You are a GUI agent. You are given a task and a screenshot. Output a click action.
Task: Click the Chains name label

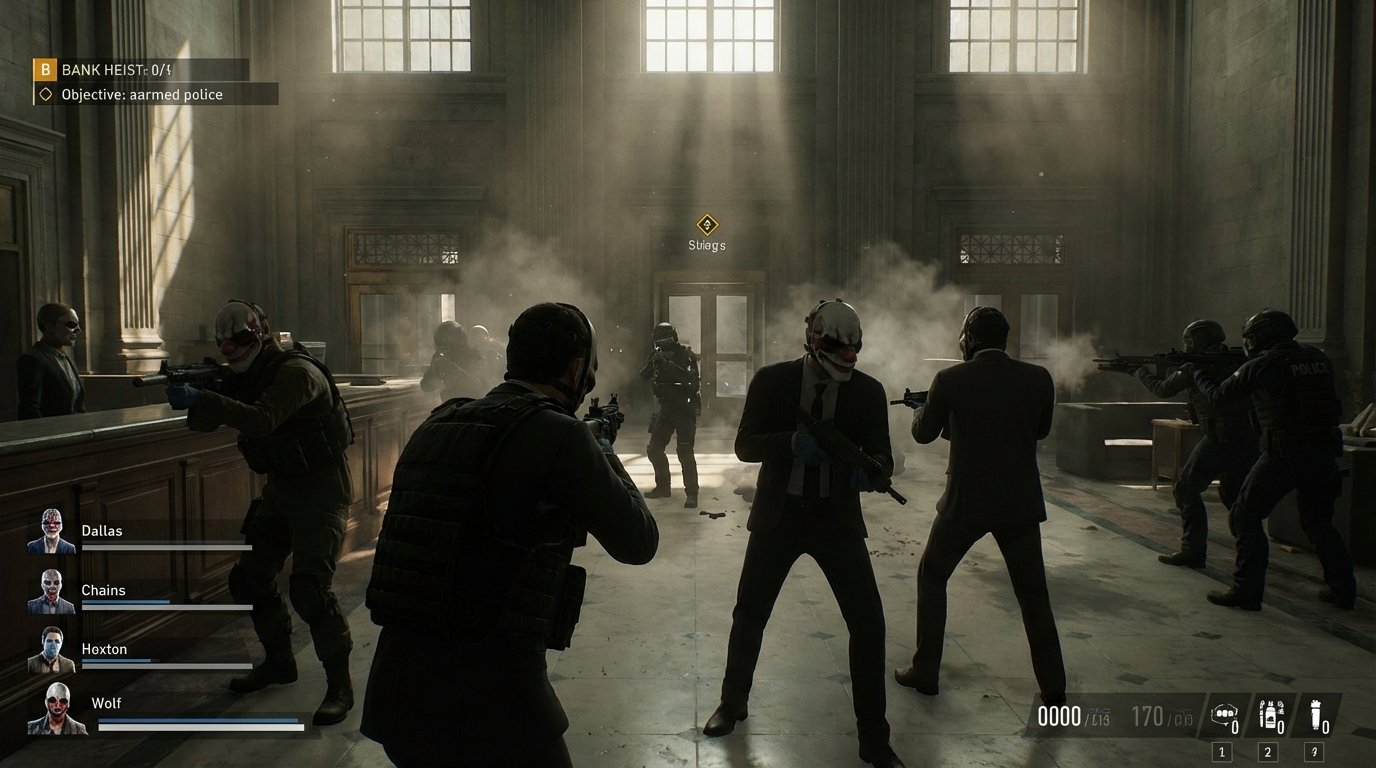[x=103, y=590]
